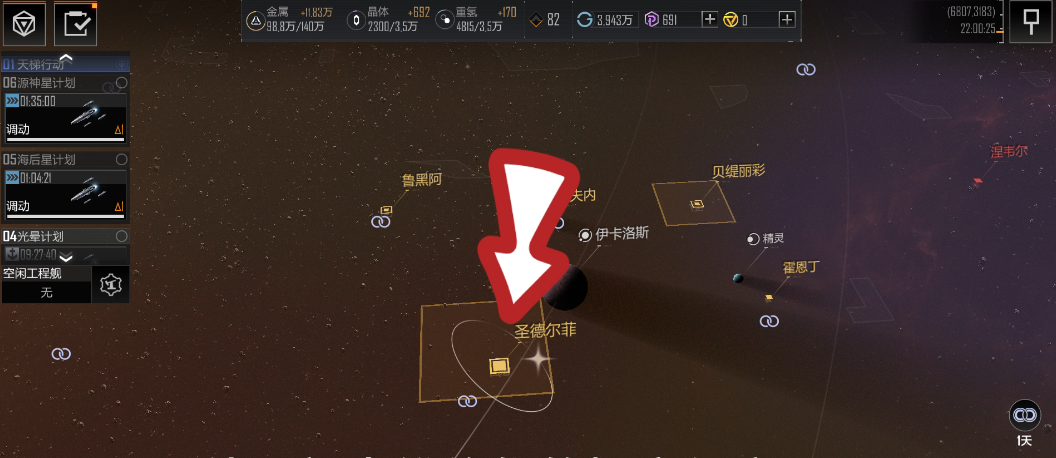Select the red 涅韦尔 hostile marker
This screenshot has width=1056, height=458.
(x=977, y=182)
